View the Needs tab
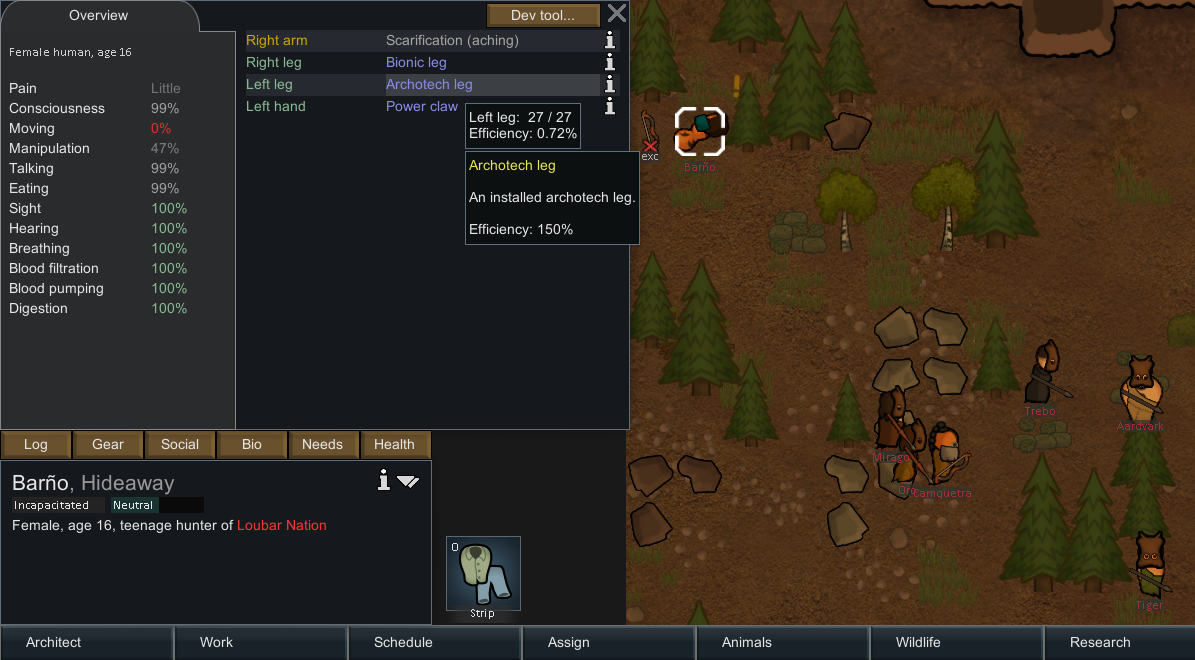The image size is (1195, 660). tap(322, 445)
